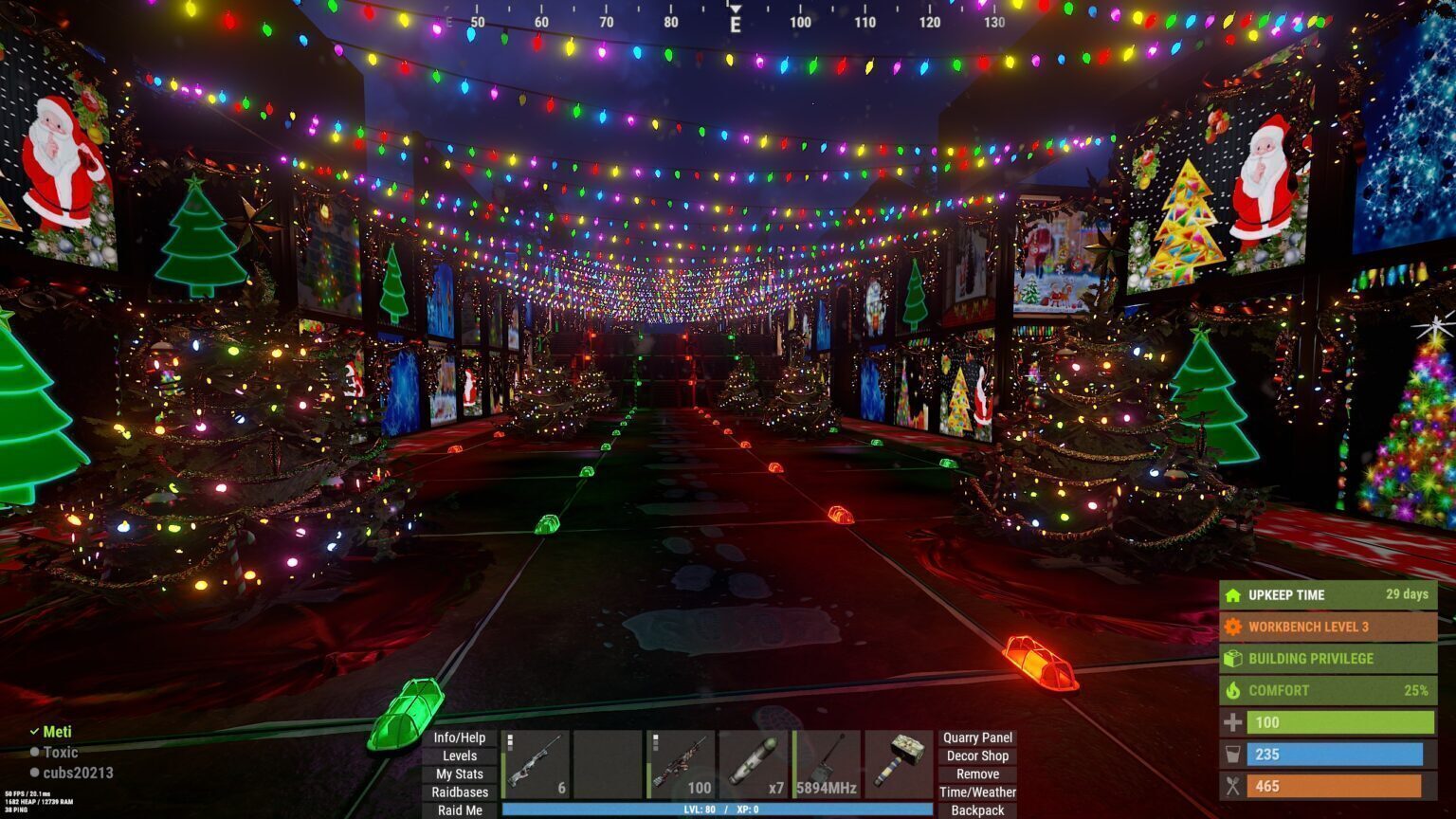Open the Raidbases panel

pos(459,792)
